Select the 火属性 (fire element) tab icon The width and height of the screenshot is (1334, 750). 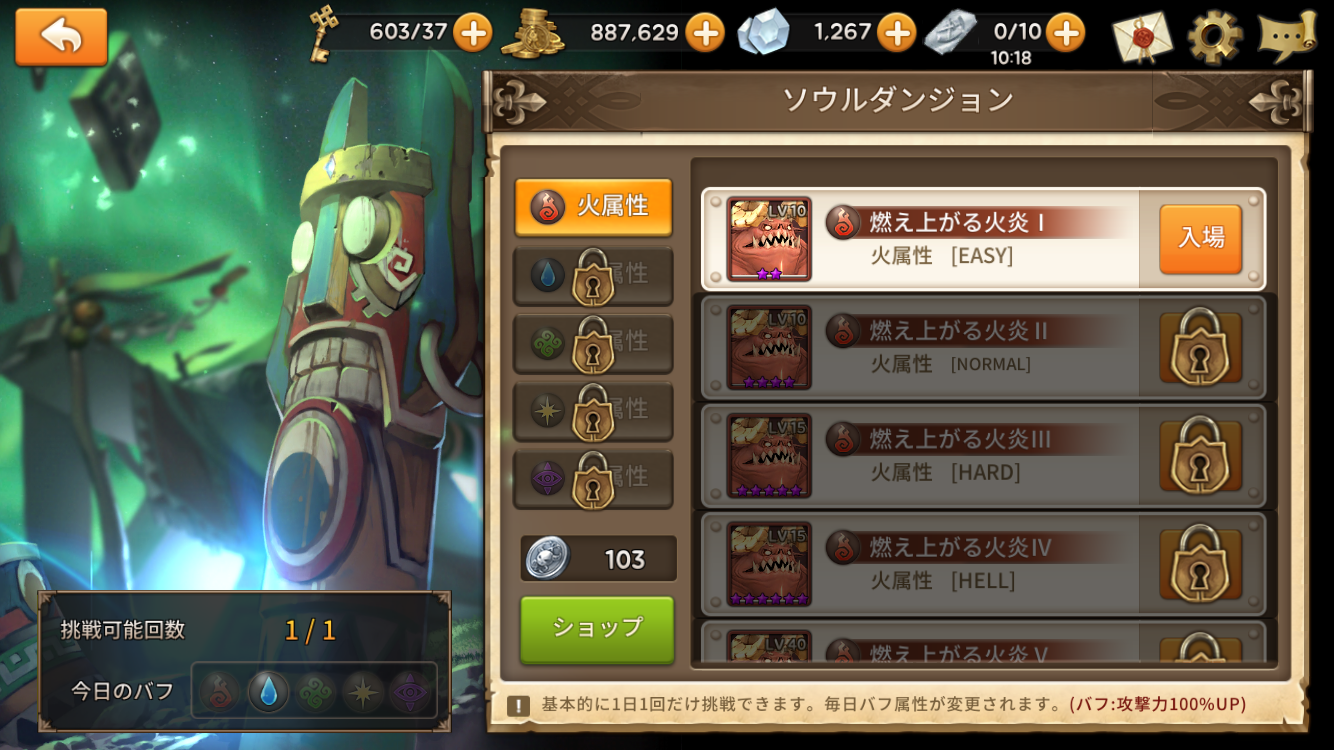coord(546,207)
